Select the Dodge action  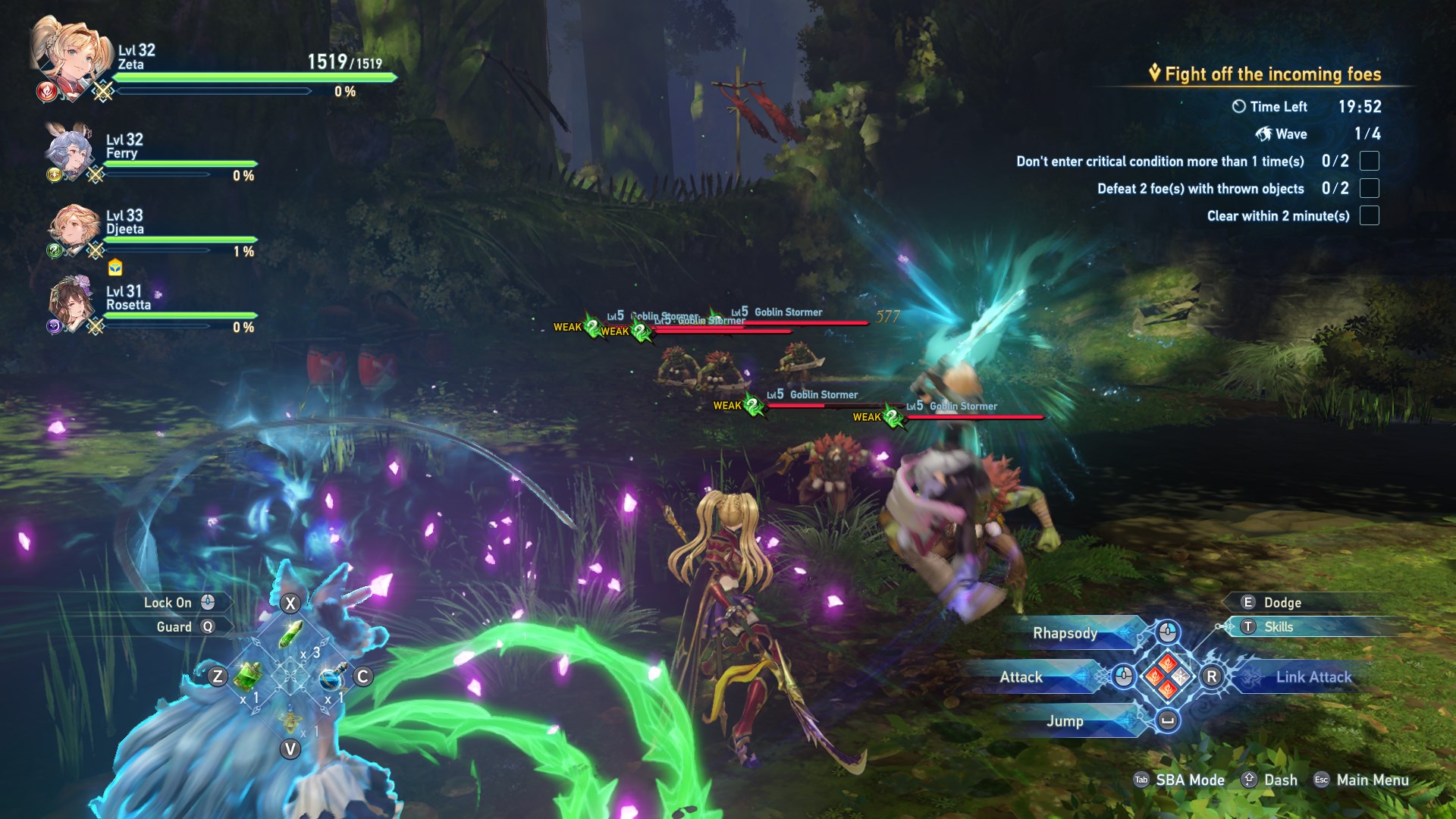(1282, 603)
